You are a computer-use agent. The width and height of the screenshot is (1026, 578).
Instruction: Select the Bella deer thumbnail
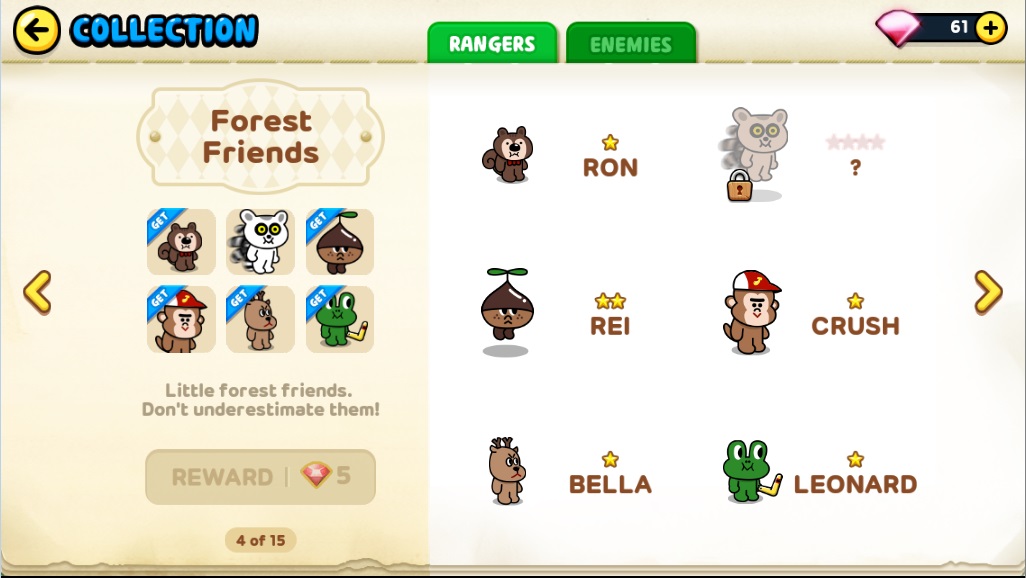coord(260,320)
